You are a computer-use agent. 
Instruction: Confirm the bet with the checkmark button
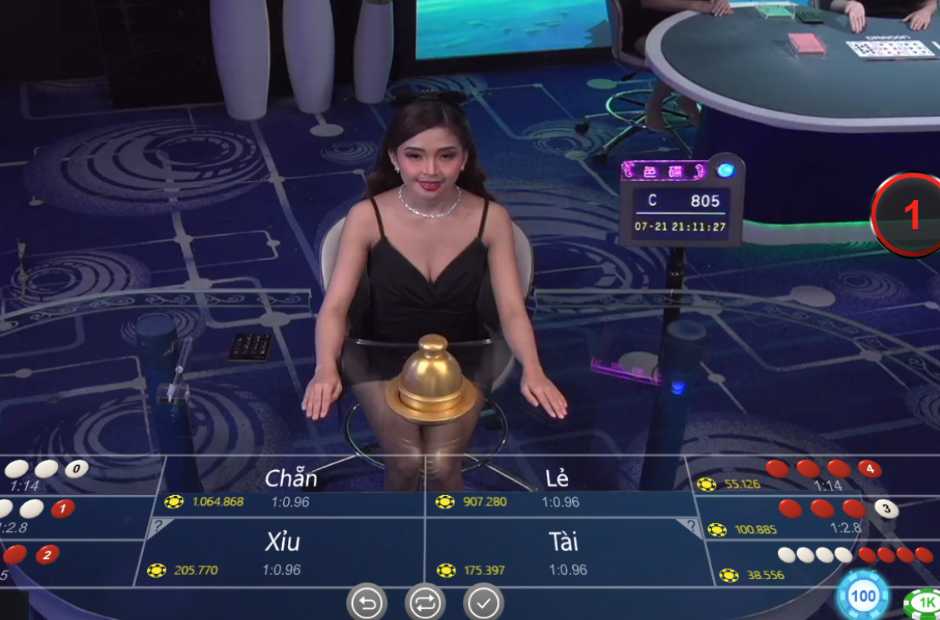[x=484, y=602]
